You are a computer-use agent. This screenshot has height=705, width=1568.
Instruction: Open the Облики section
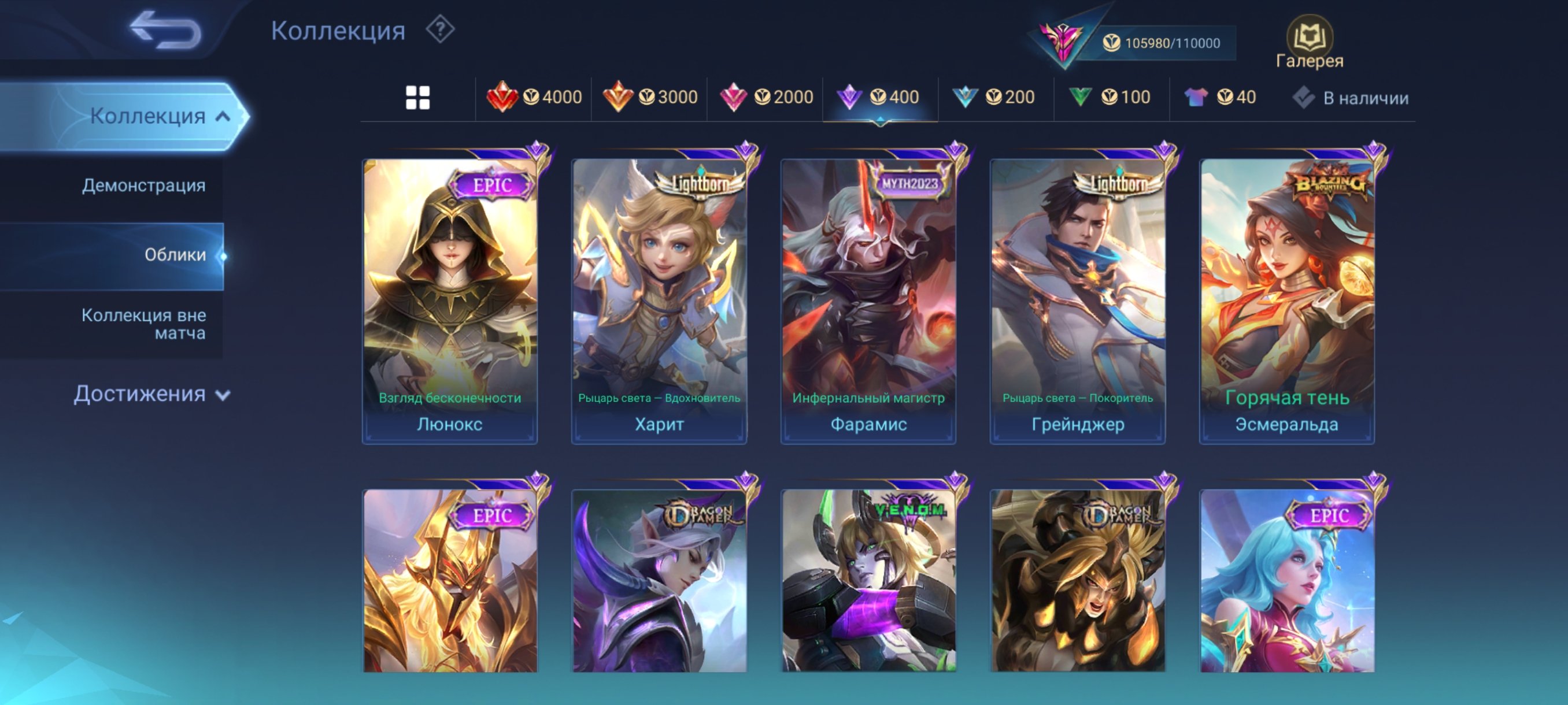coord(175,255)
